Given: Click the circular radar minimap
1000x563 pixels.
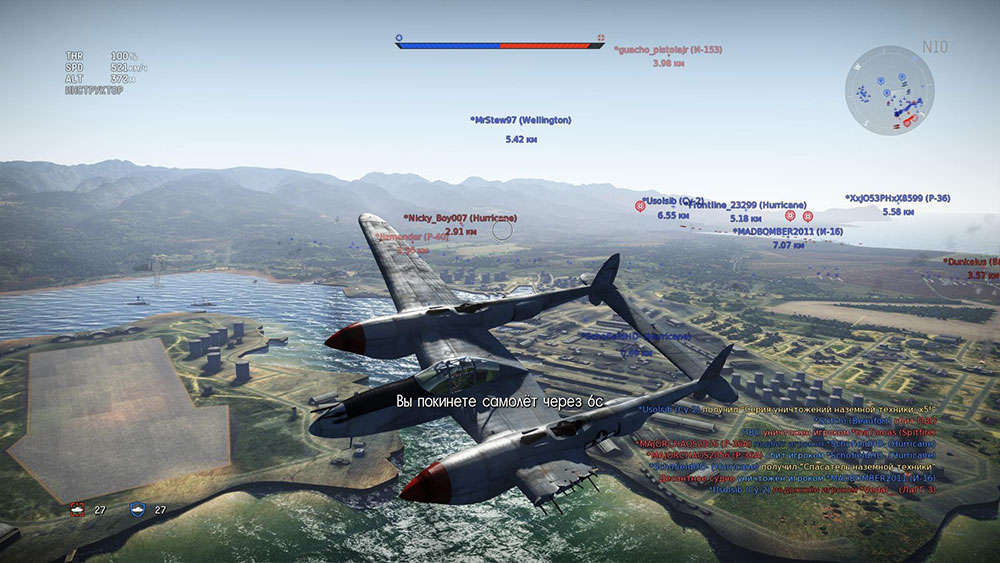Looking at the screenshot, I should 891,90.
